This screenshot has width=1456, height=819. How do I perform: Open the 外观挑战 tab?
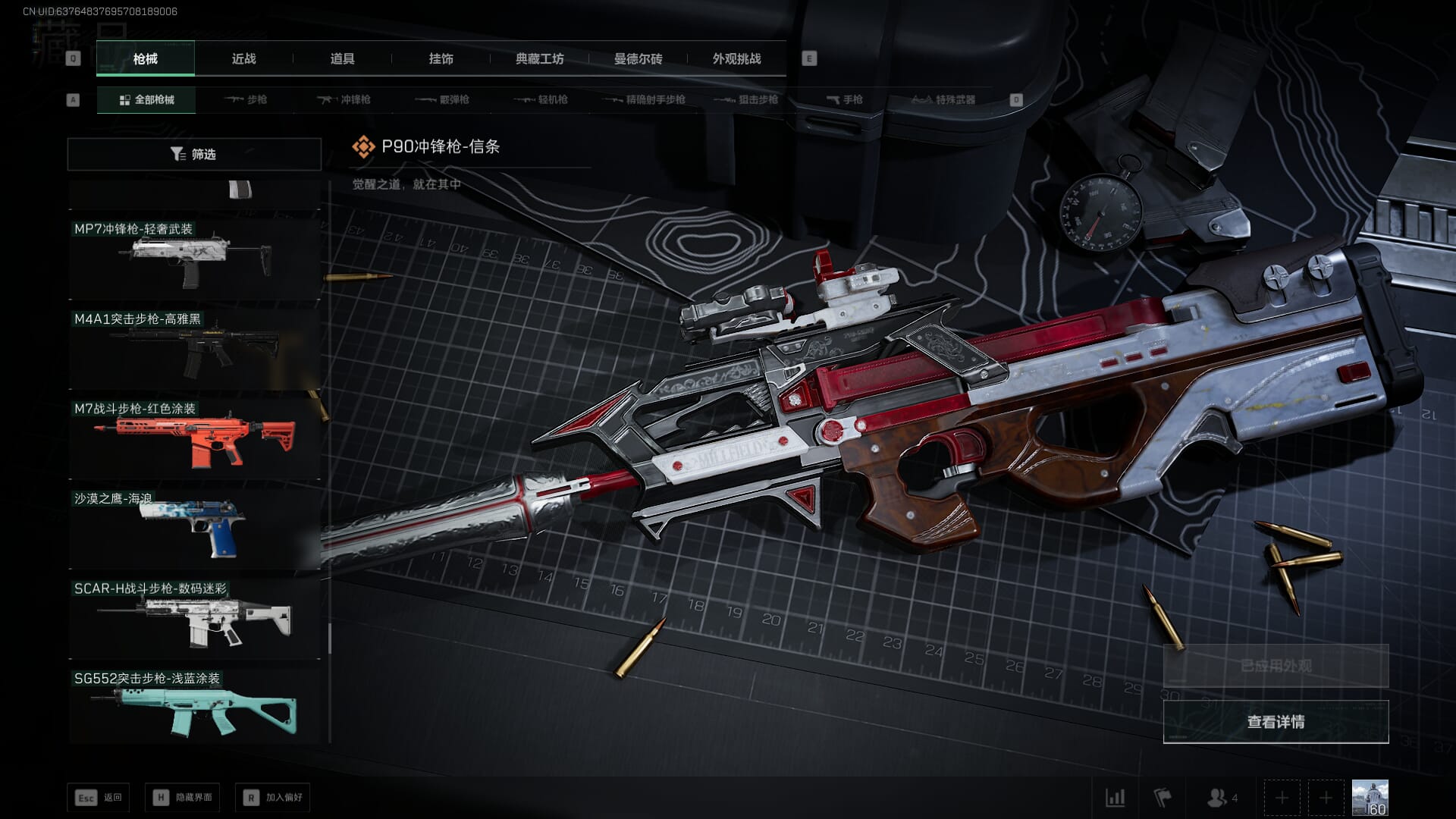pos(736,58)
